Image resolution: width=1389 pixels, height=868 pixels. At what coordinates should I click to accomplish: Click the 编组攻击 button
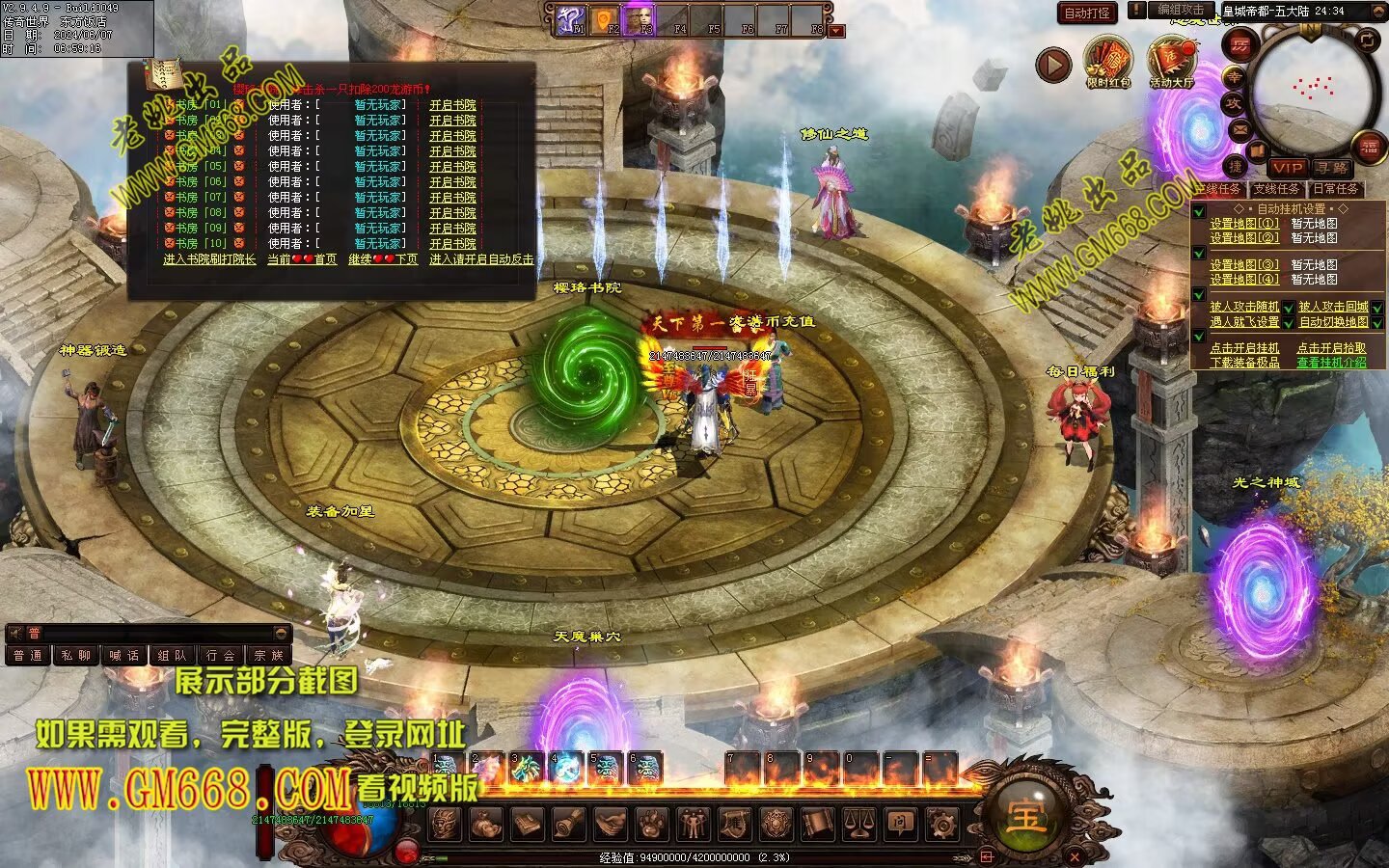(x=1181, y=11)
